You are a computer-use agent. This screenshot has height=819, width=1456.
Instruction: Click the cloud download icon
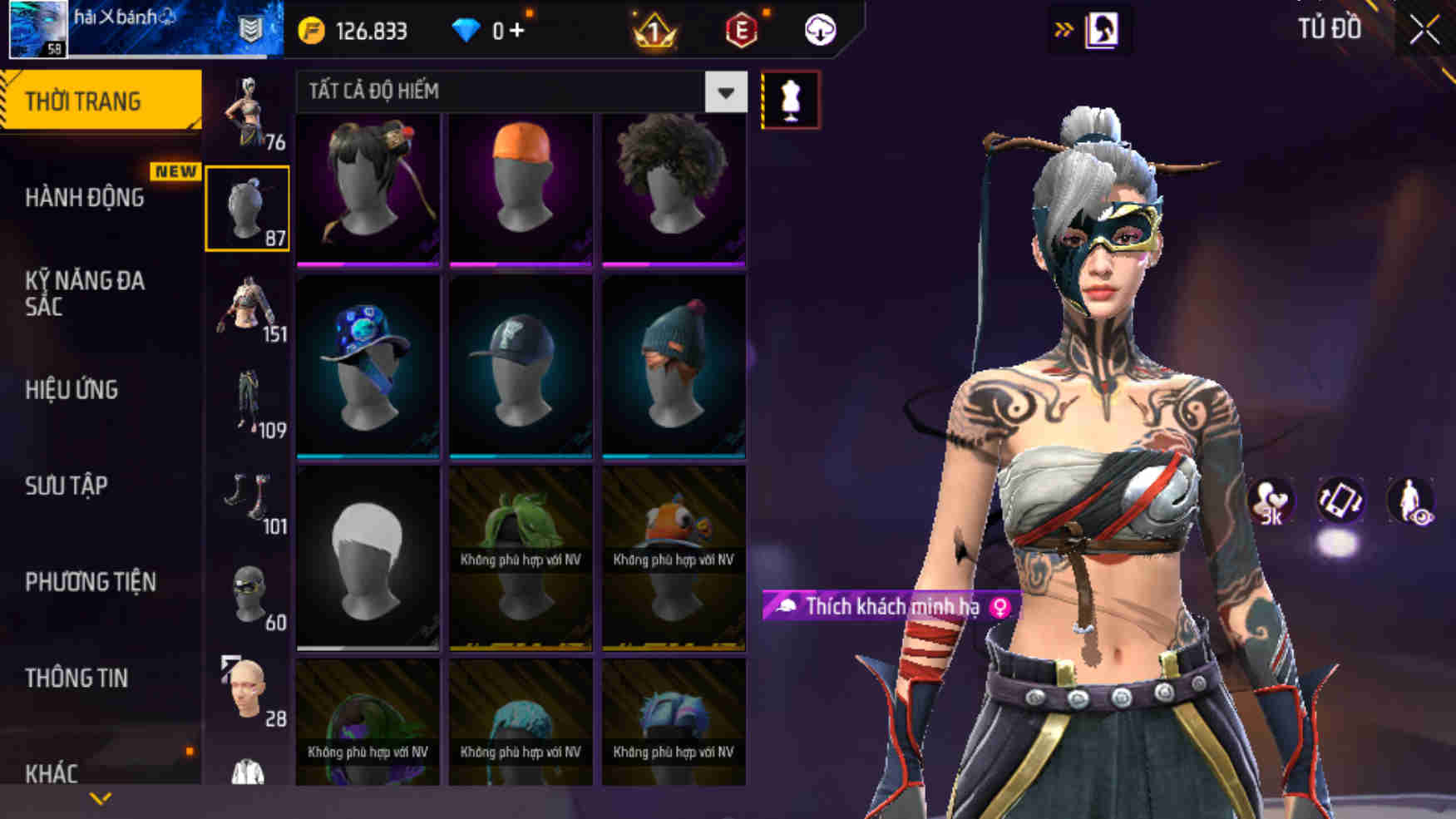click(819, 30)
